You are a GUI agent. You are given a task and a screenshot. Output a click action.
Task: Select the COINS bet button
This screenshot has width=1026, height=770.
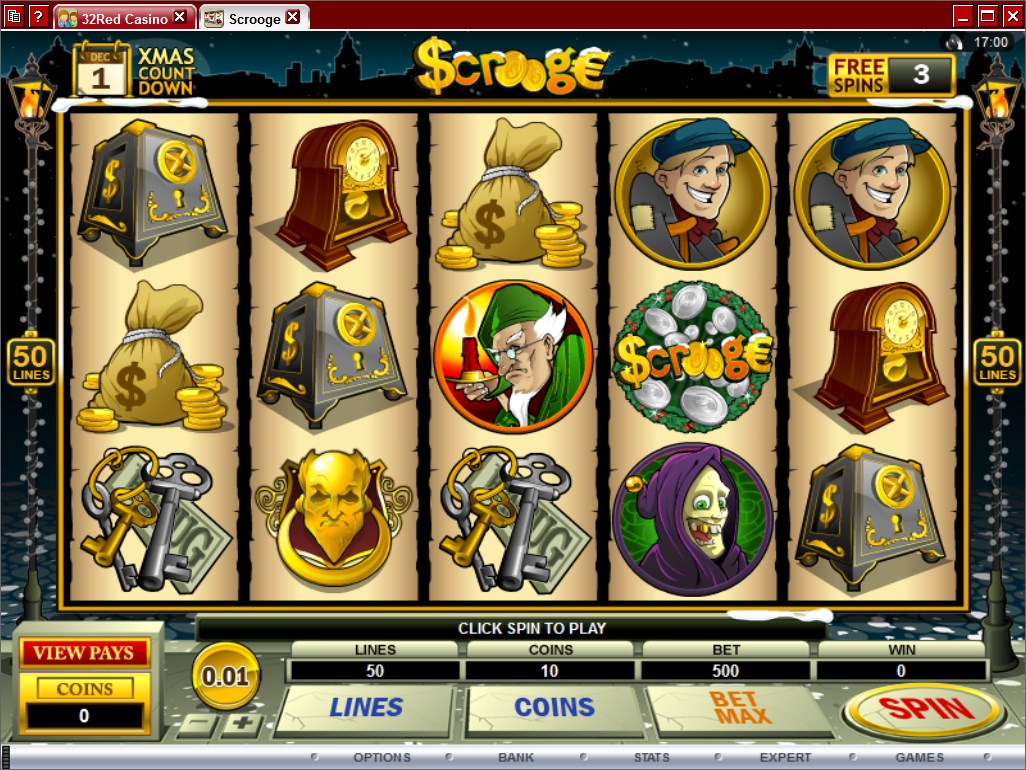553,709
